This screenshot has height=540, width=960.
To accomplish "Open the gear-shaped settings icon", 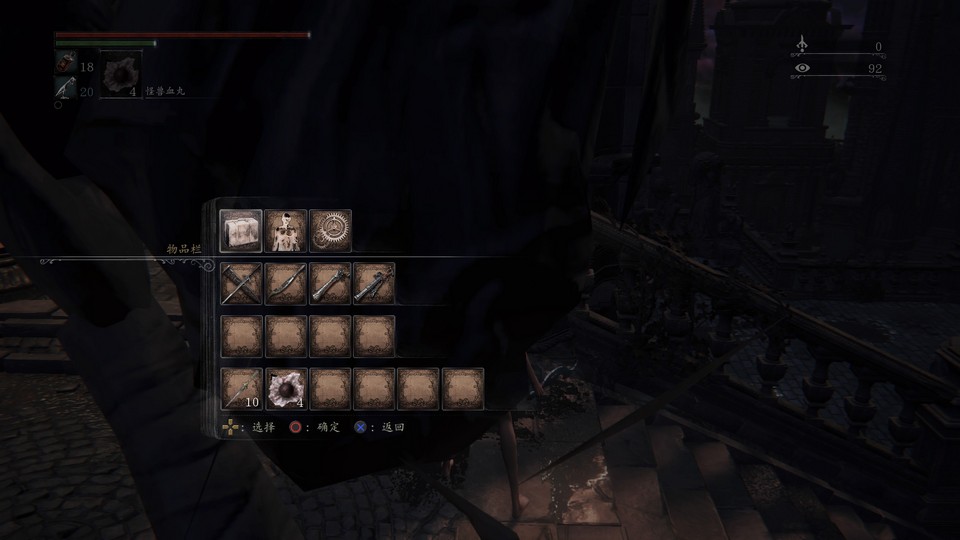I will pyautogui.click(x=330, y=230).
